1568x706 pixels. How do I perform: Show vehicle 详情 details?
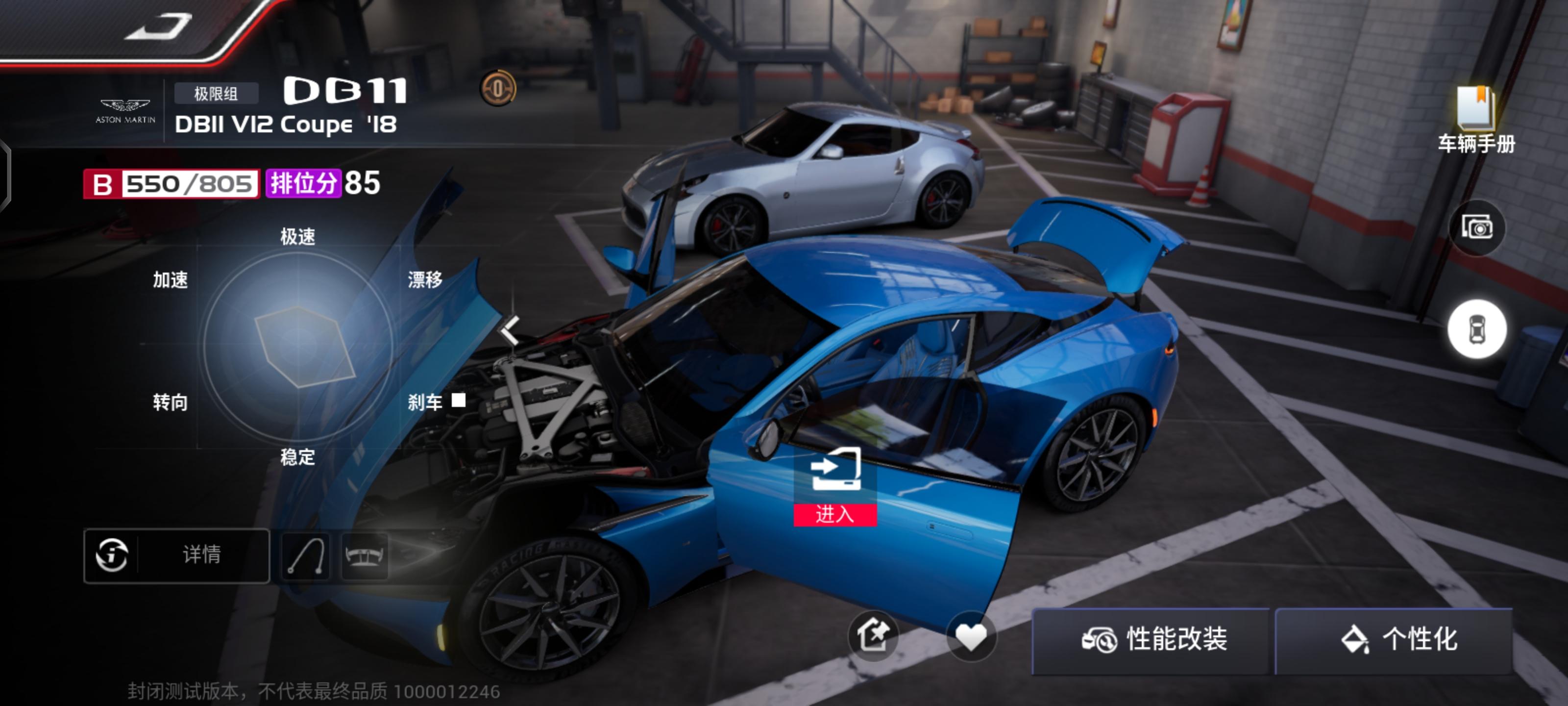point(176,555)
